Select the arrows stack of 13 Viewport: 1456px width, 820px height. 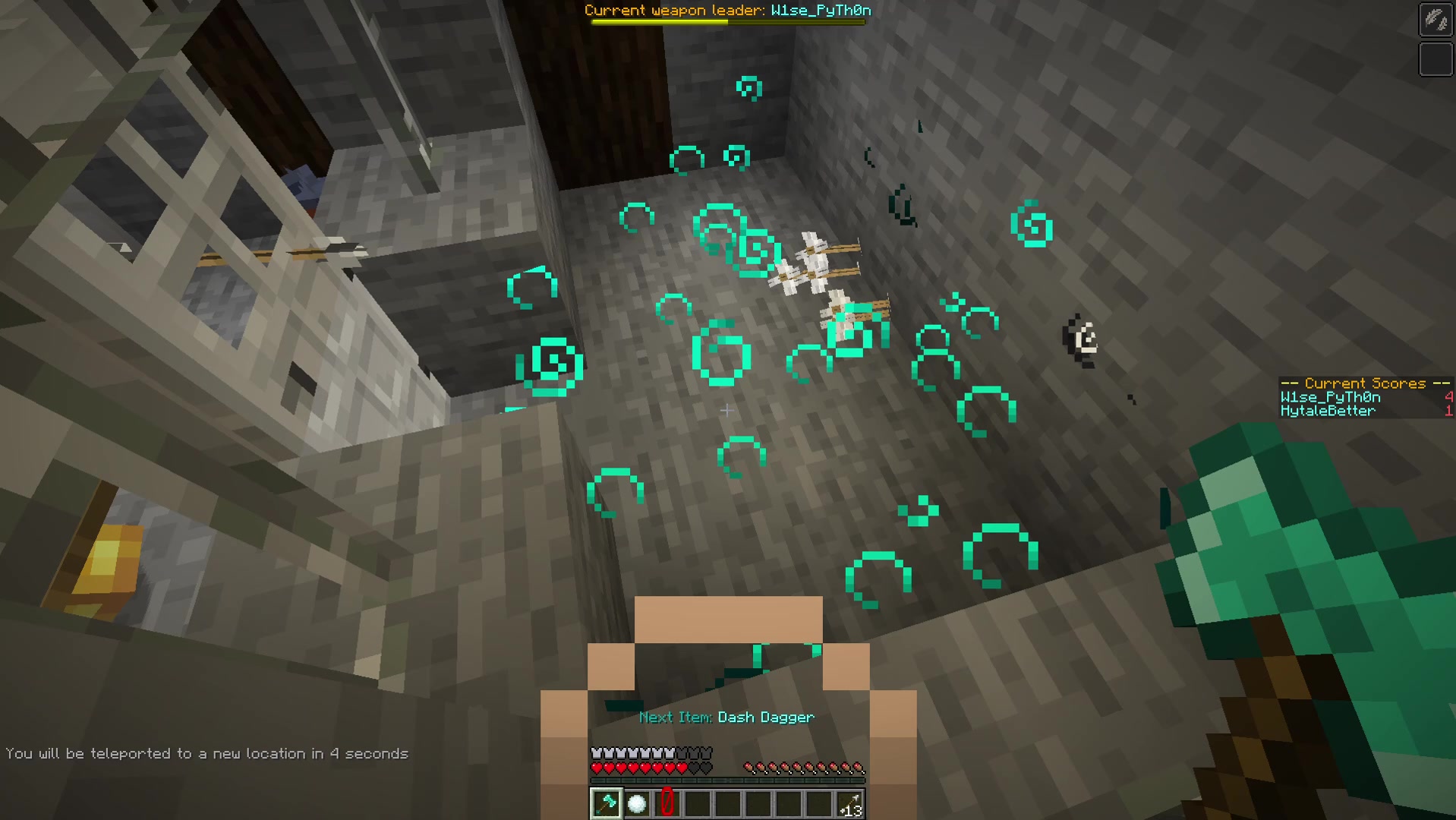[851, 803]
